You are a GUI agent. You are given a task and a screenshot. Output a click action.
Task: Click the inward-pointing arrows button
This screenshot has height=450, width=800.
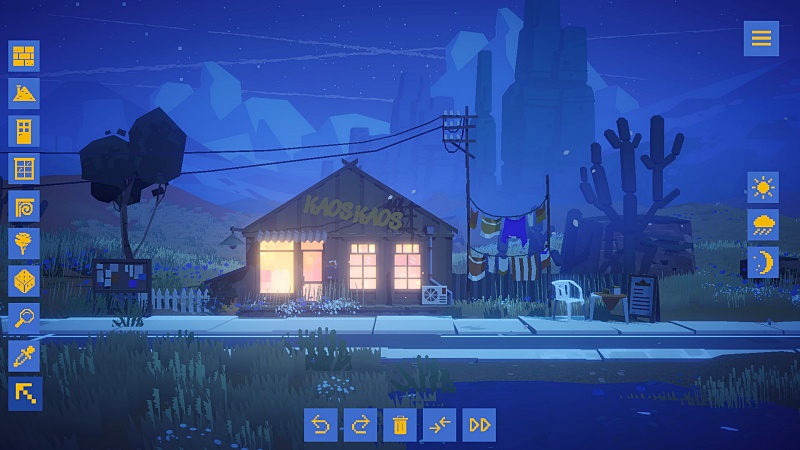(440, 425)
